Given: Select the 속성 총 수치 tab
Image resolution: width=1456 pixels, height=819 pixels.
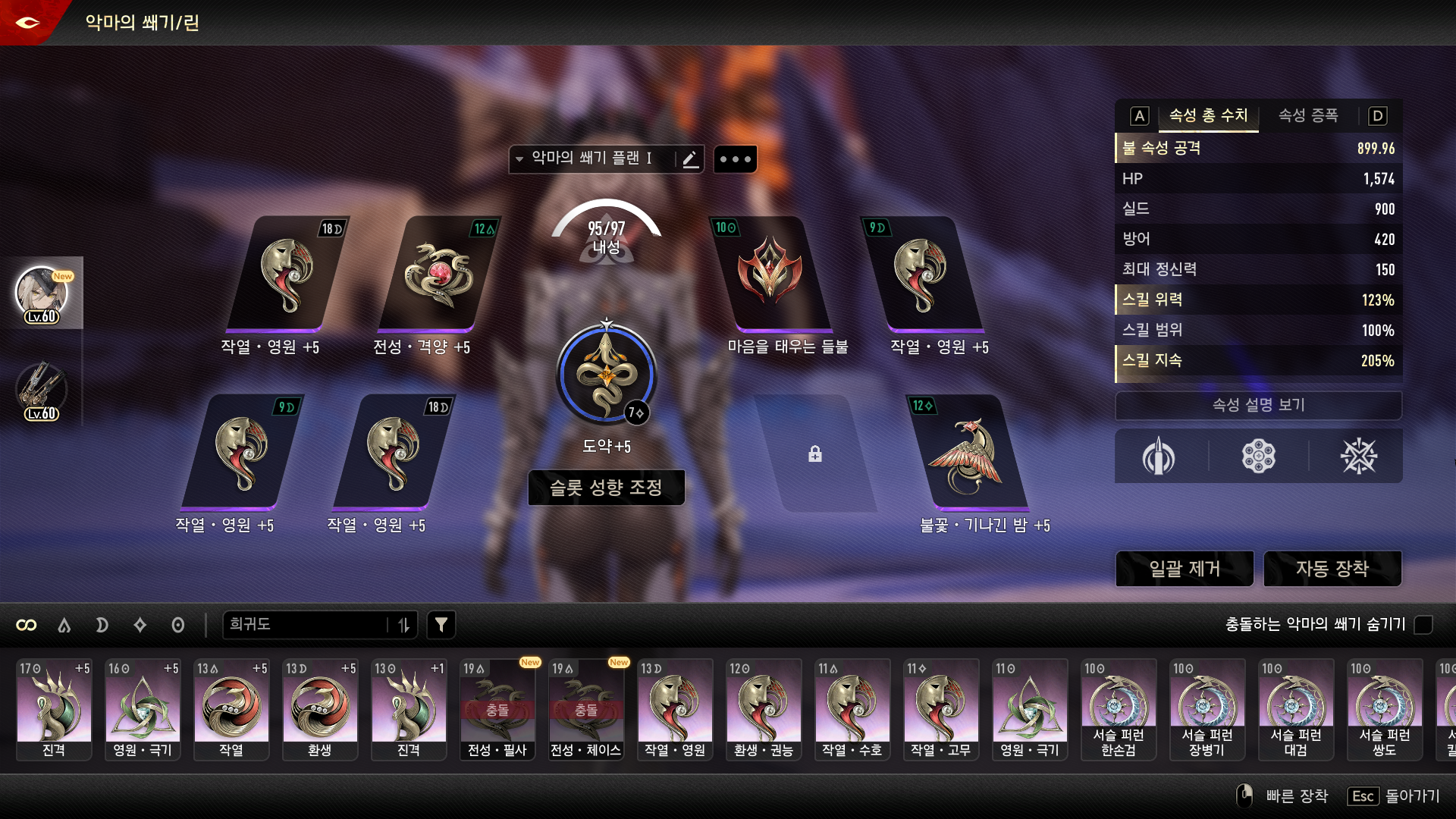Looking at the screenshot, I should 1208,116.
